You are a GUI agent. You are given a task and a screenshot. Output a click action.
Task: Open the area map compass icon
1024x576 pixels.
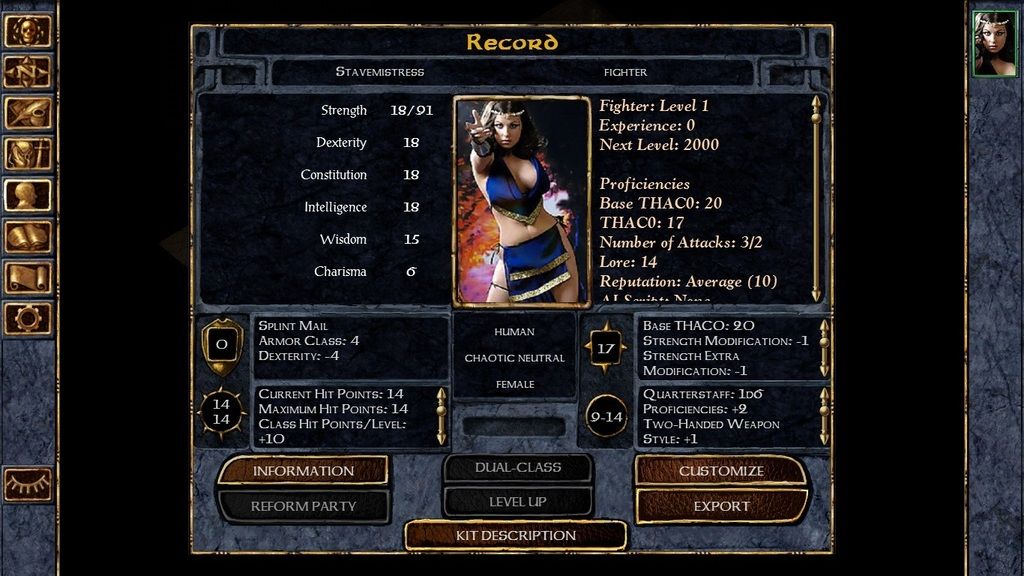pyautogui.click(x=28, y=72)
